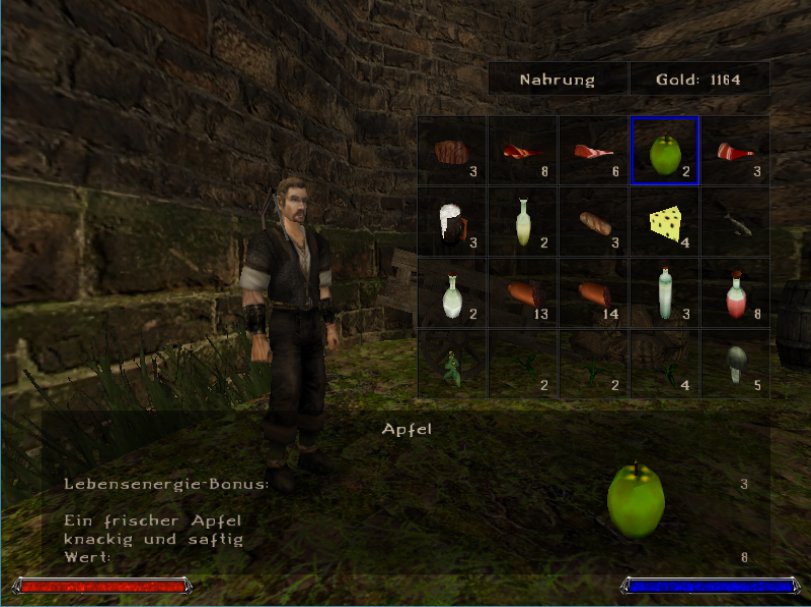Select the green apple inventory slot
Image resolution: width=811 pixels, height=607 pixels.
664,151
